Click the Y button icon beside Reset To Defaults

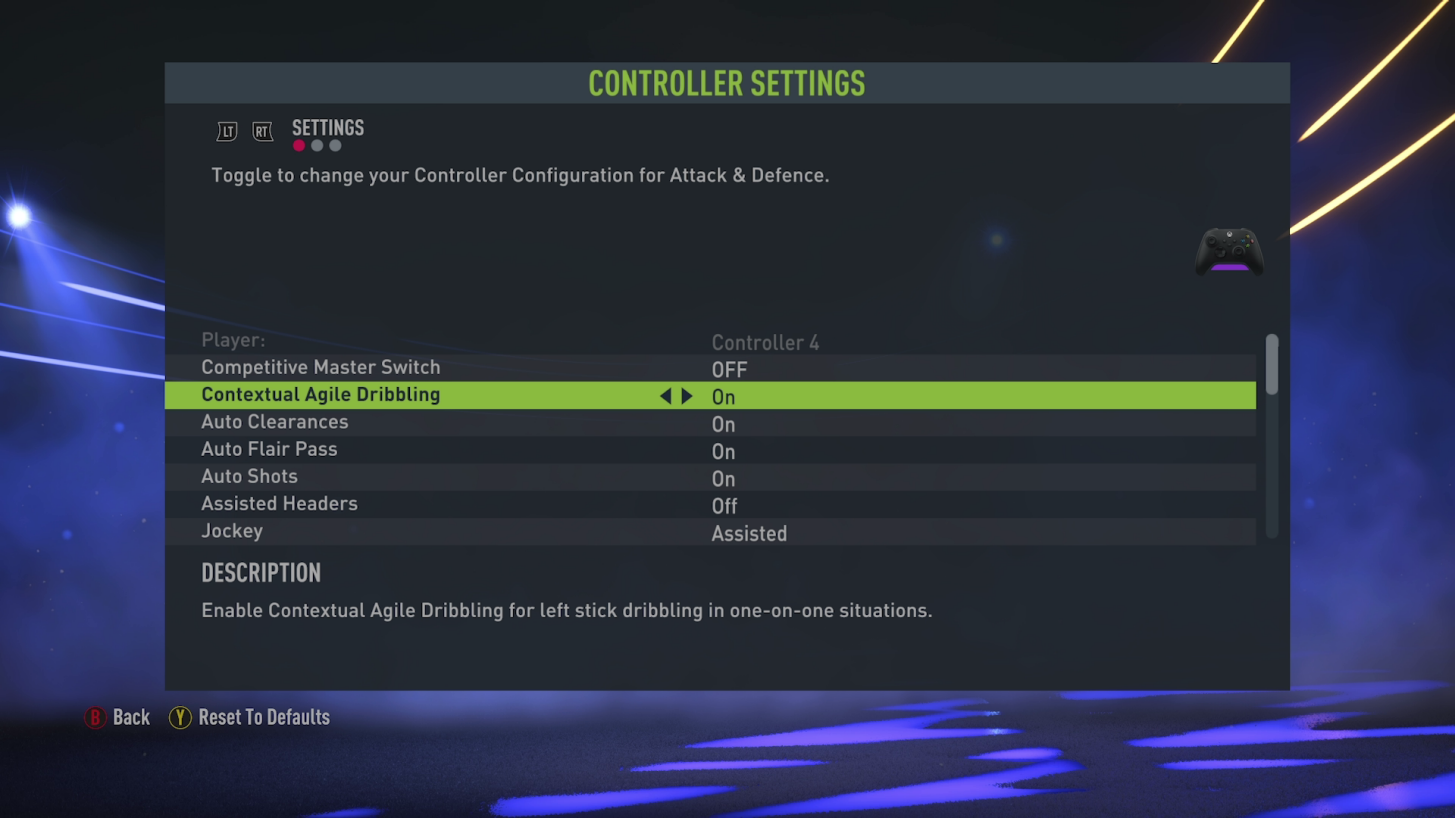pos(180,717)
